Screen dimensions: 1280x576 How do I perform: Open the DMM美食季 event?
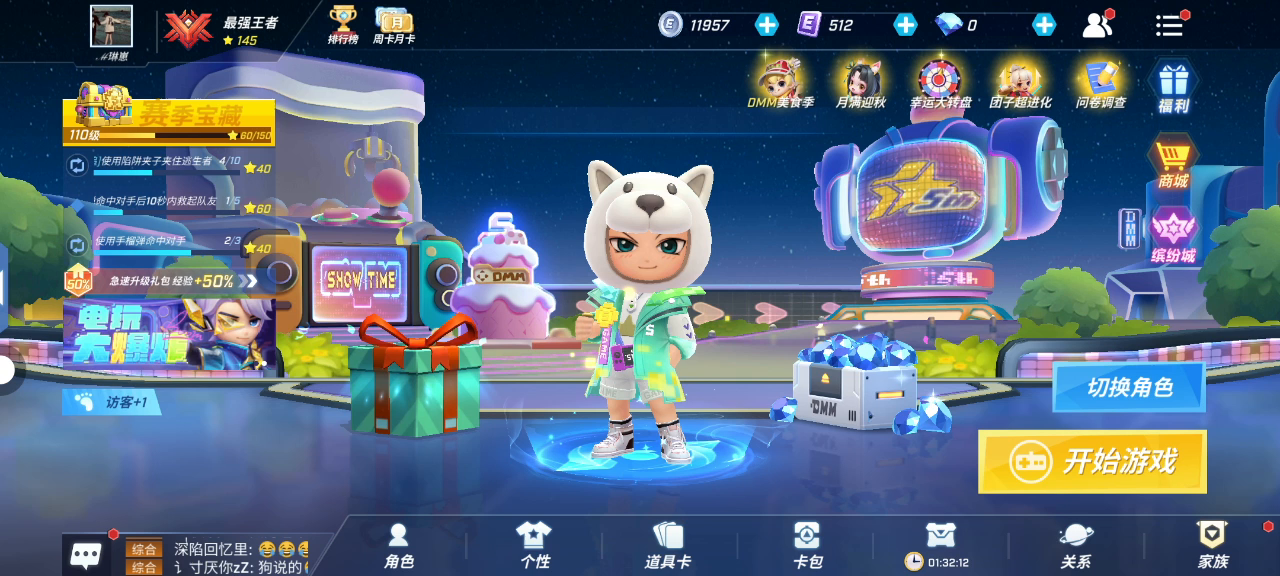[781, 84]
